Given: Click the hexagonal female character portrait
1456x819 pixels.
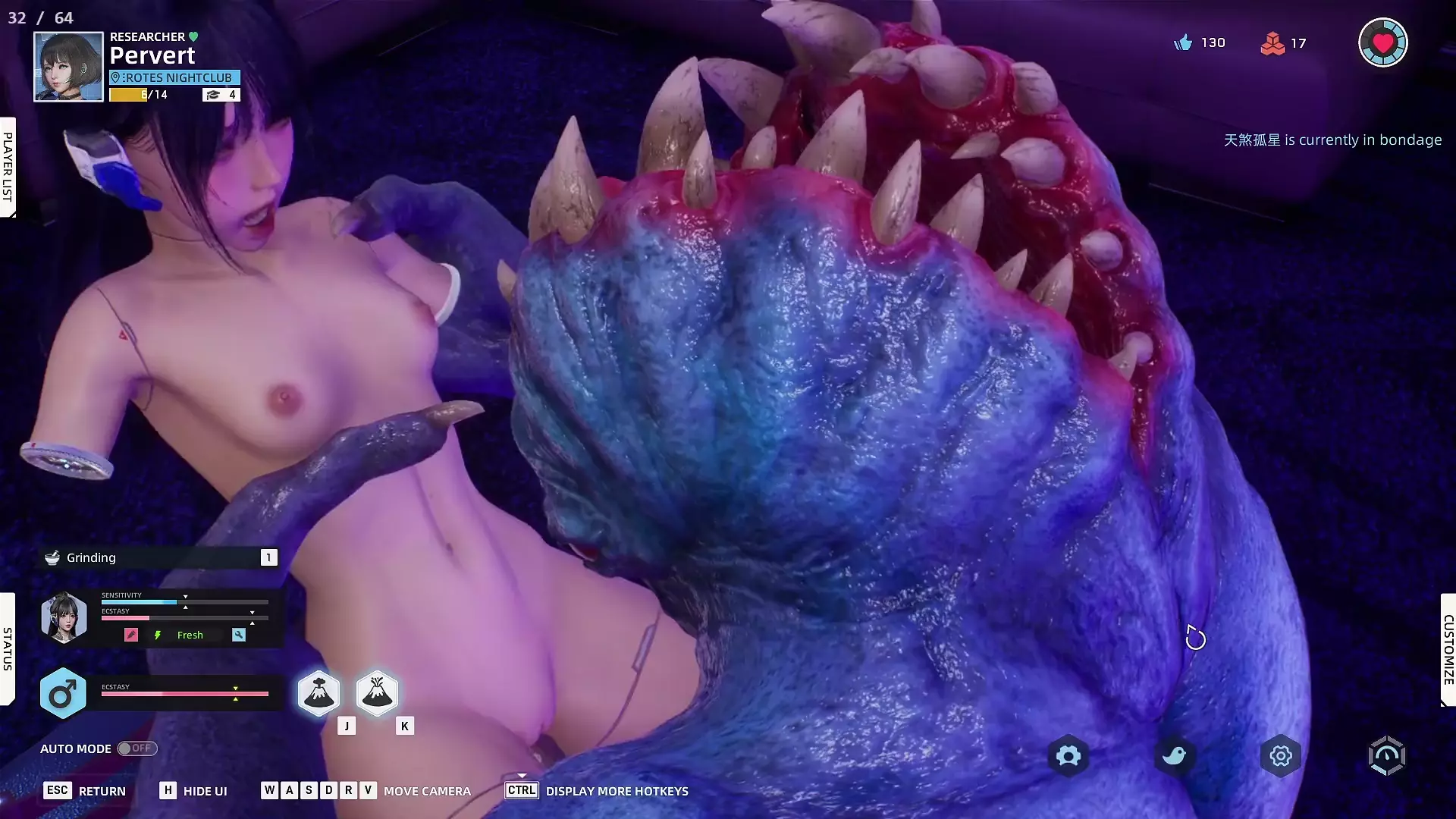Looking at the screenshot, I should (64, 618).
